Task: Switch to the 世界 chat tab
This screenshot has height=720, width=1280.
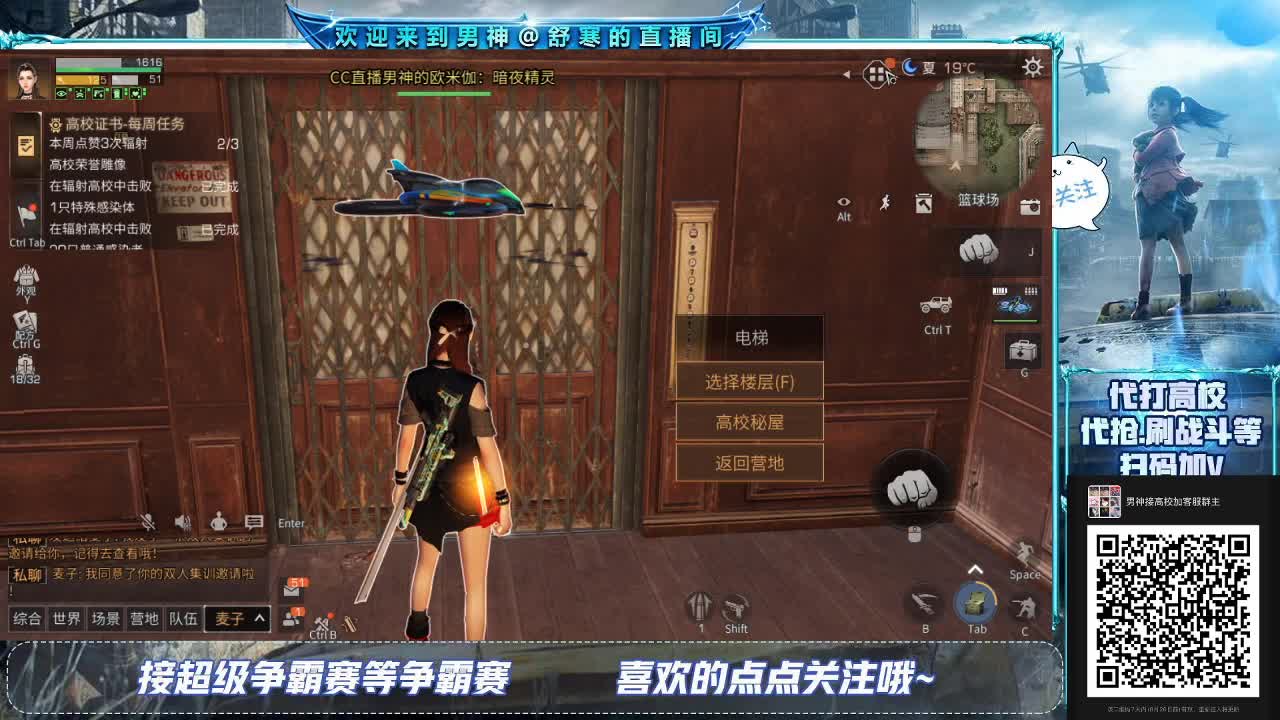Action: tap(68, 618)
